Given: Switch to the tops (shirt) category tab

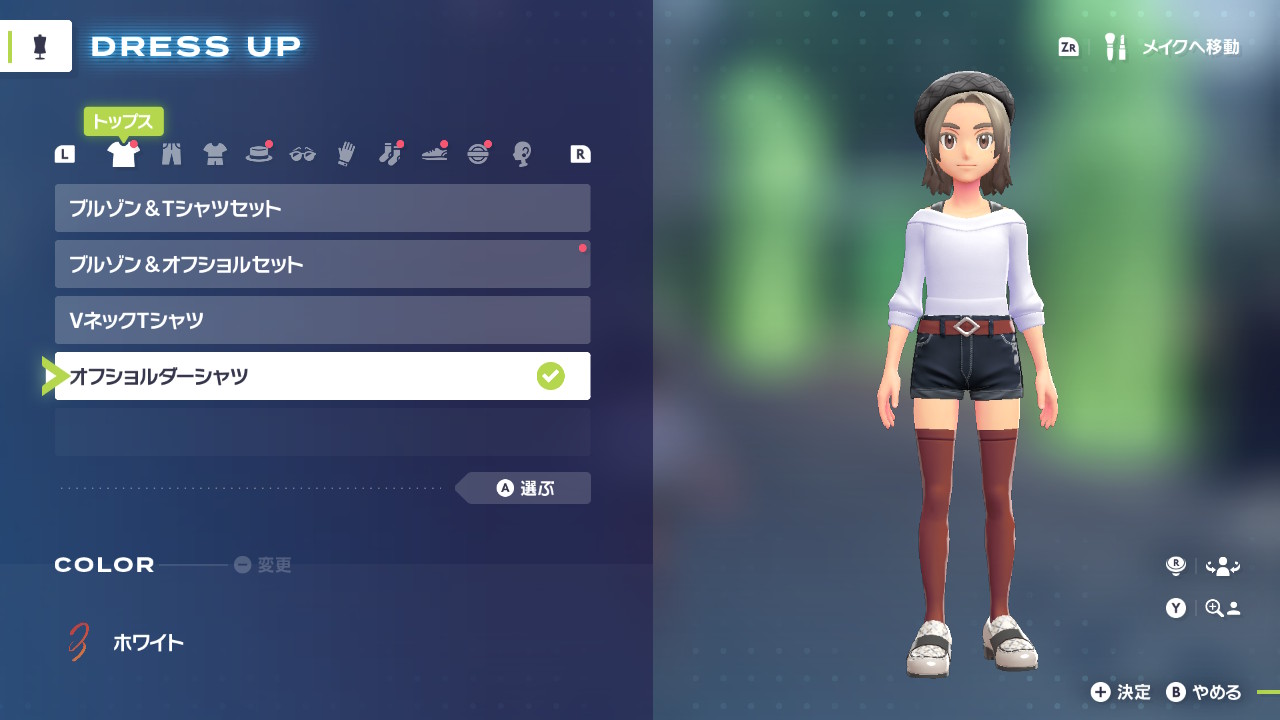Looking at the screenshot, I should [x=123, y=154].
